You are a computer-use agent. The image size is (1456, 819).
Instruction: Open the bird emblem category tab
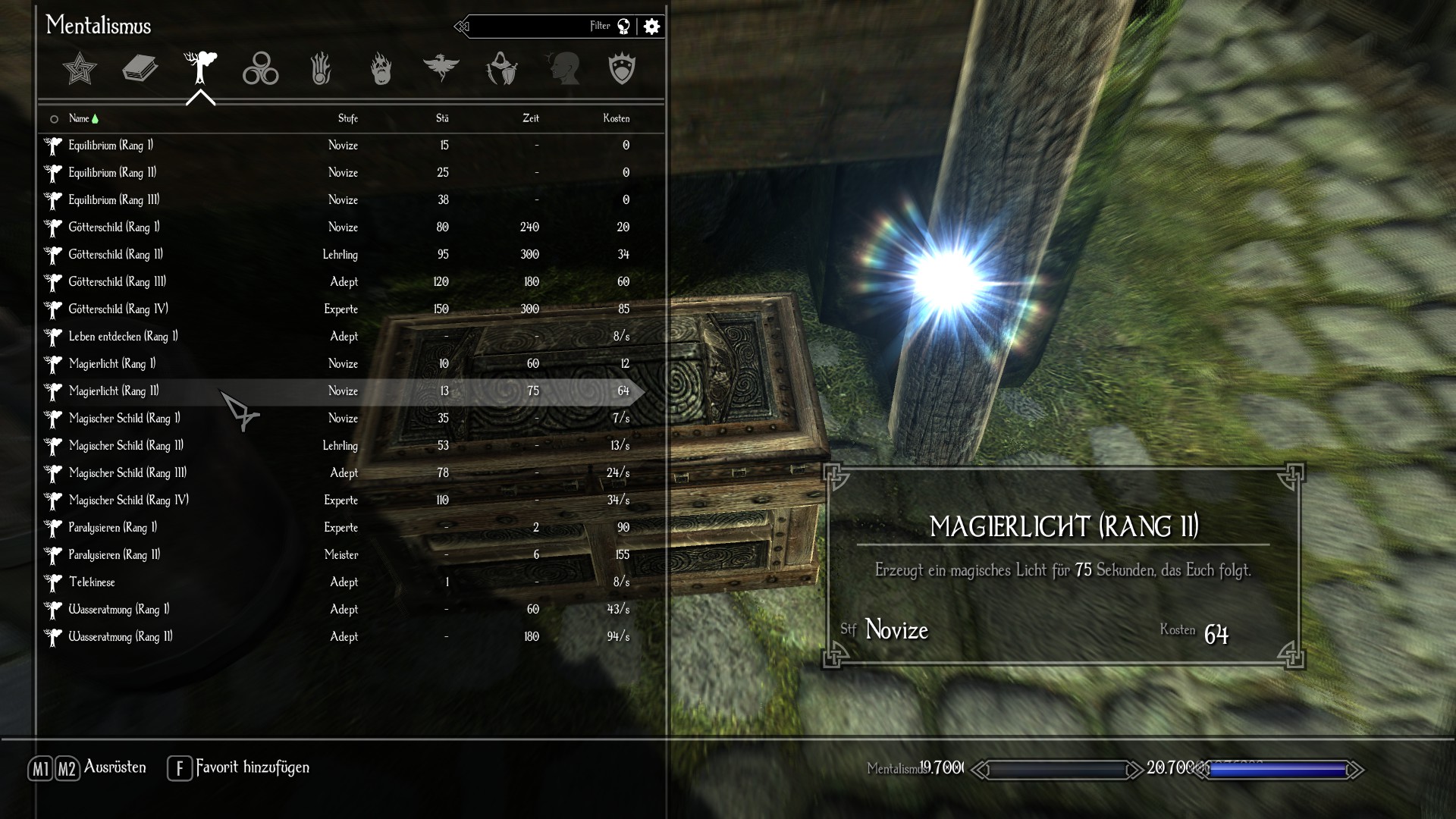click(441, 69)
